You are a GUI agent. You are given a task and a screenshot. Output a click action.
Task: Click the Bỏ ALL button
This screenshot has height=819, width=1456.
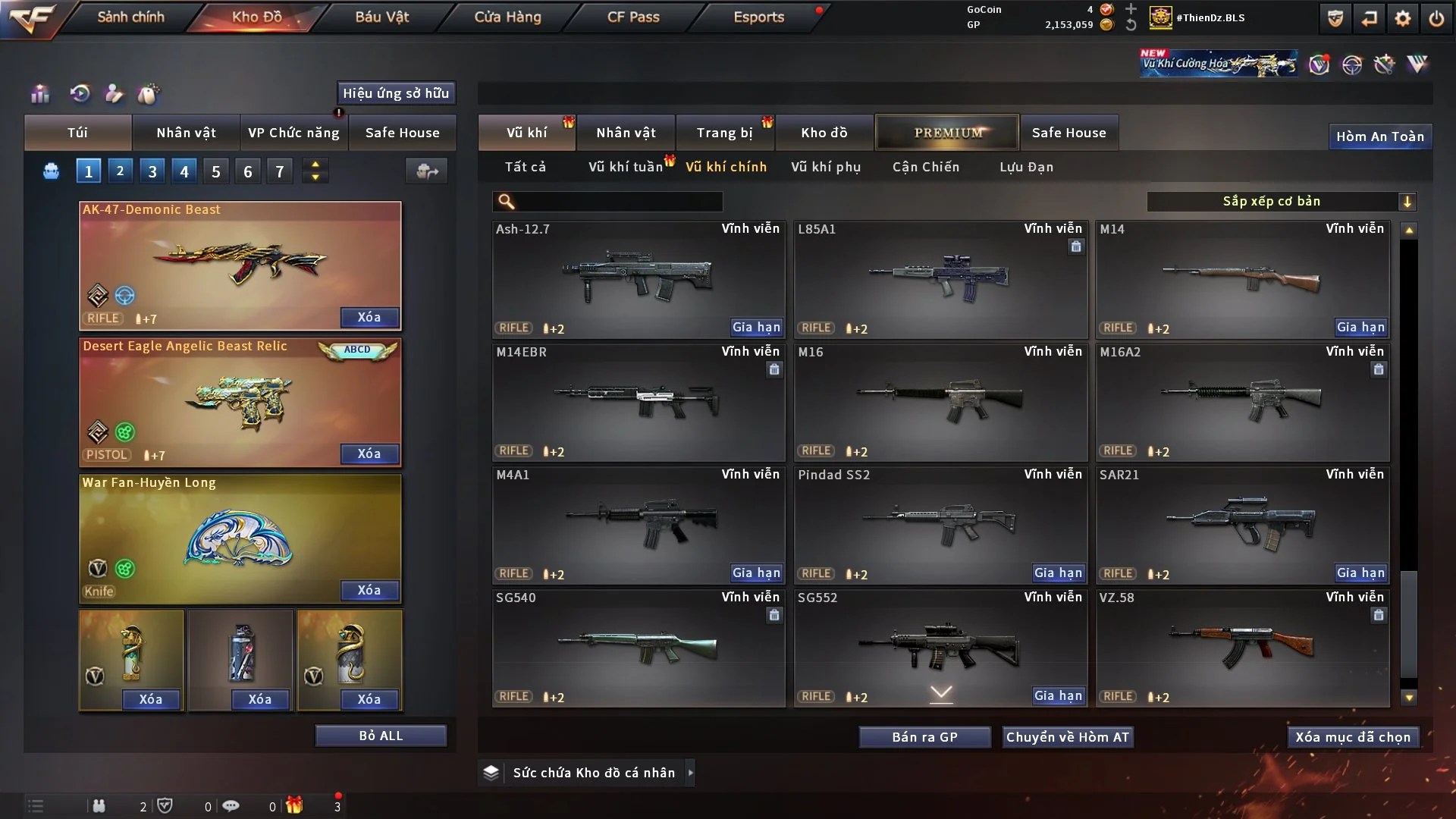[x=381, y=736]
